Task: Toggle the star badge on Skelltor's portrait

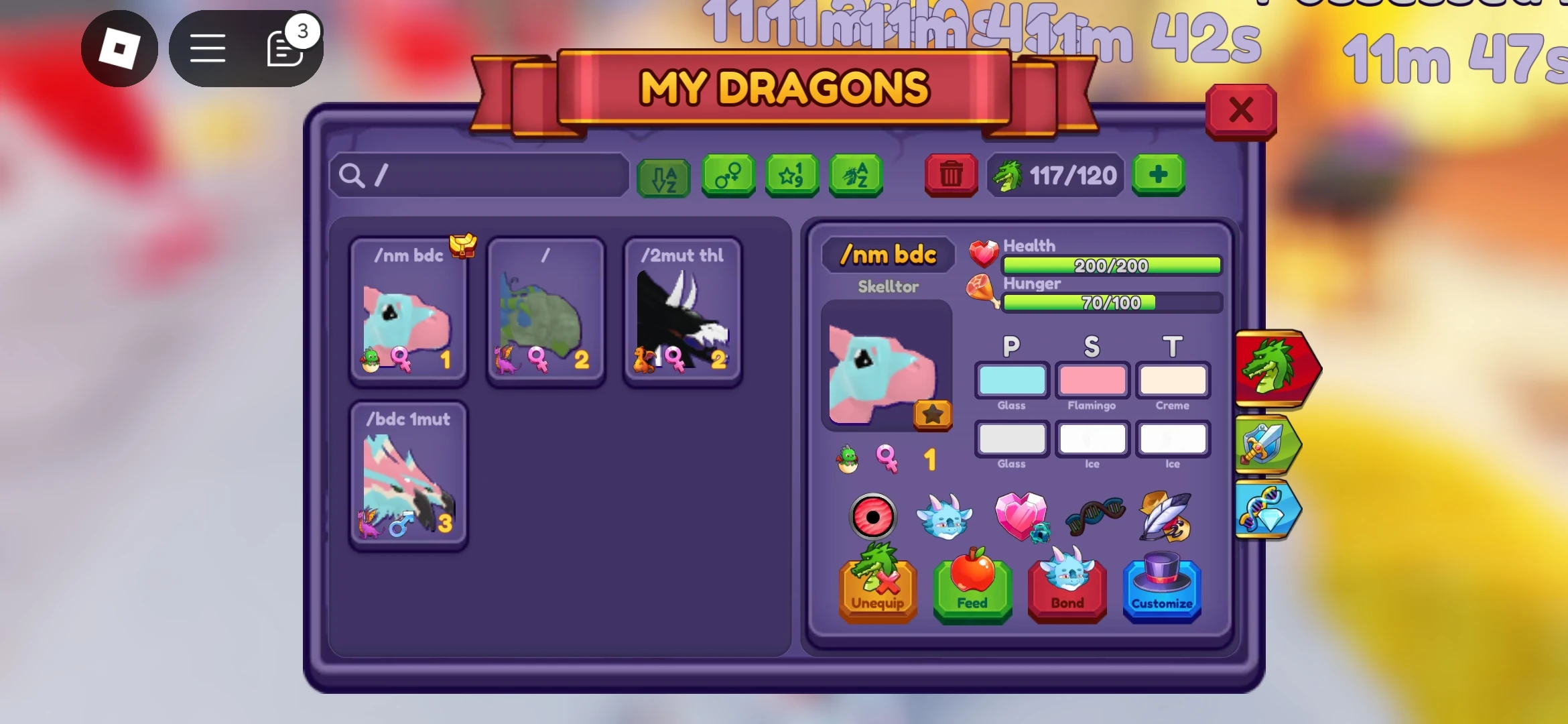Action: tap(932, 415)
